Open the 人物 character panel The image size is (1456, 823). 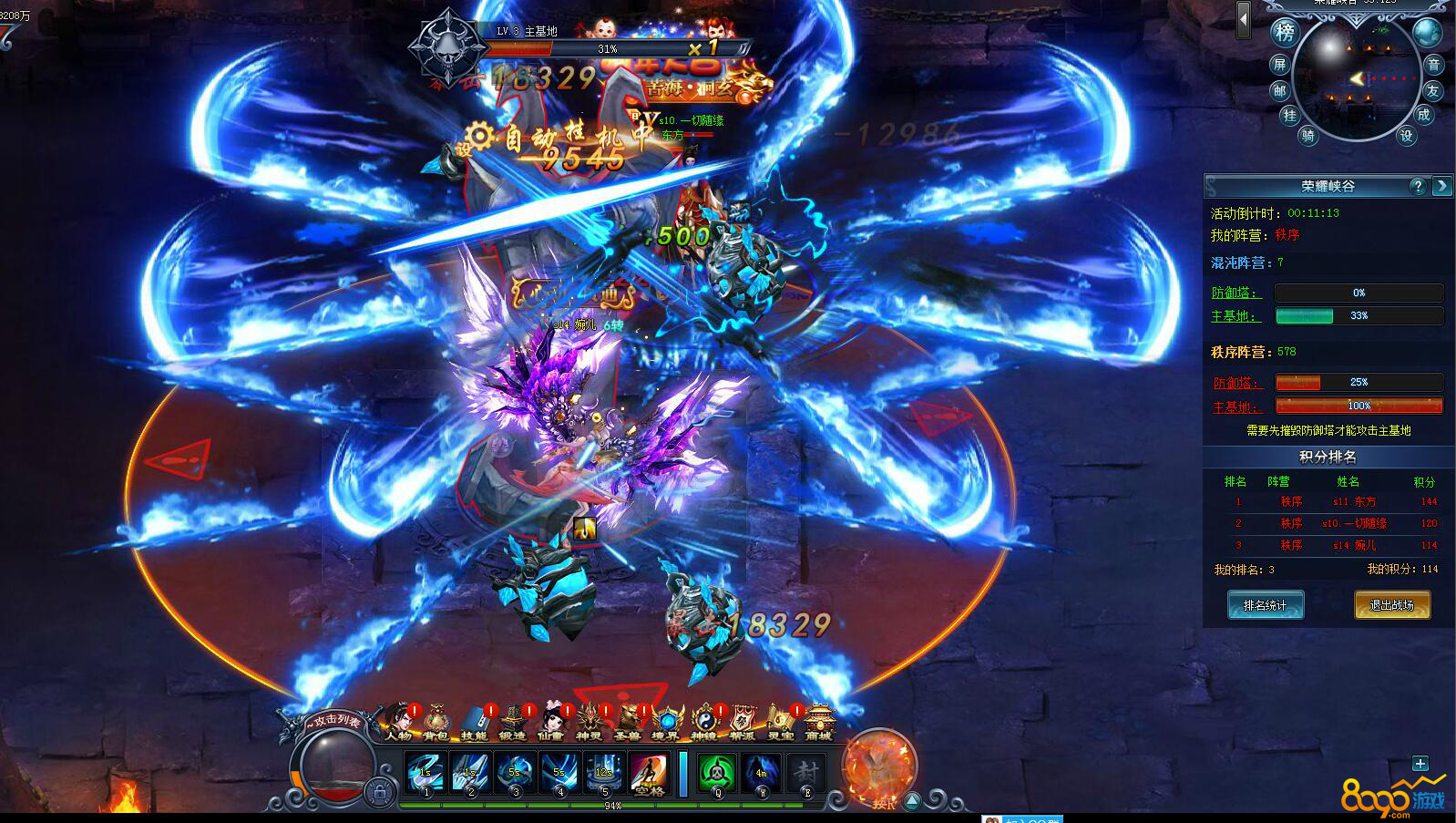[x=398, y=723]
